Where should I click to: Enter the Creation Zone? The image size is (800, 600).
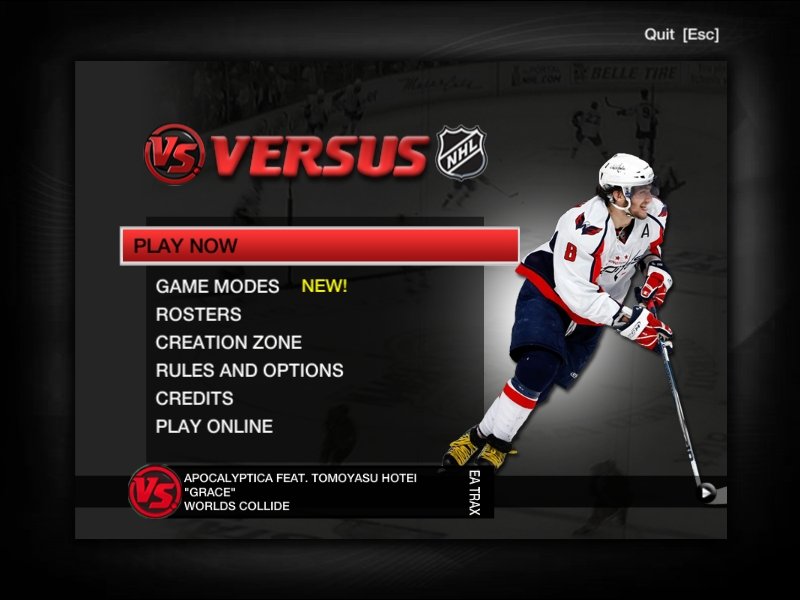228,342
